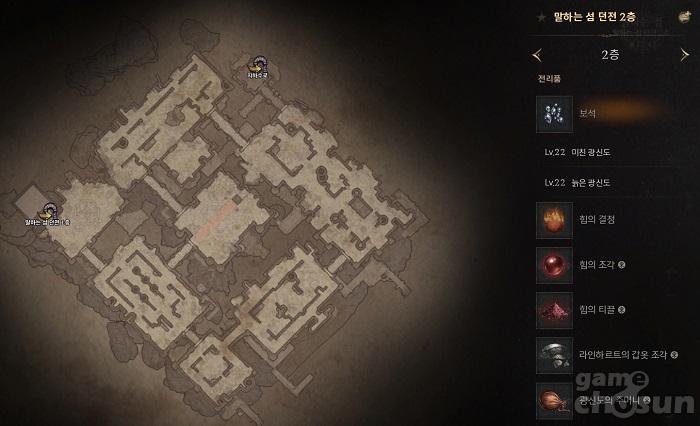This screenshot has width=700, height=426.
Task: Go to the previous dungeon floor
Action: coord(538,55)
